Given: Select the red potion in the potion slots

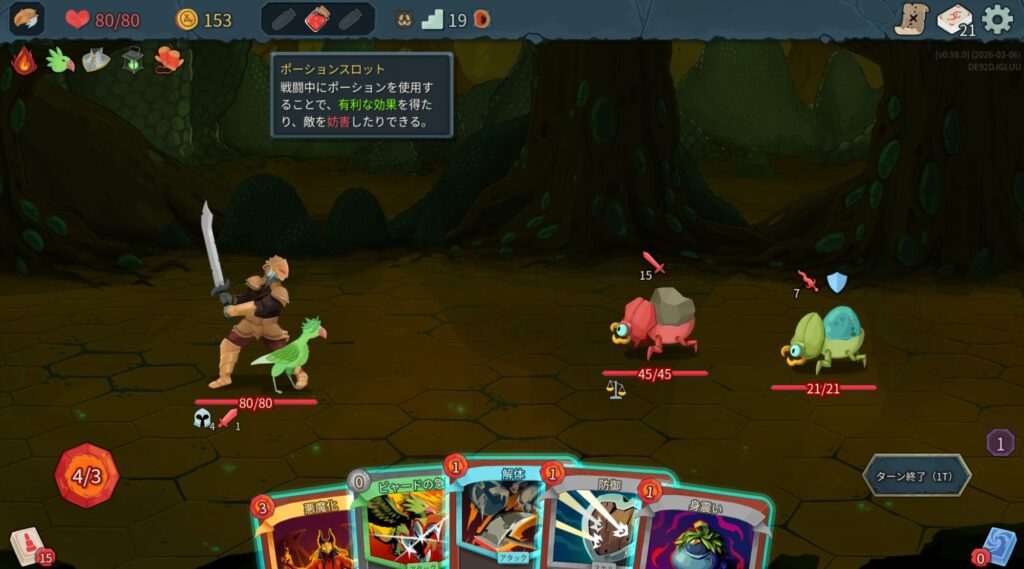Looking at the screenshot, I should (318, 19).
